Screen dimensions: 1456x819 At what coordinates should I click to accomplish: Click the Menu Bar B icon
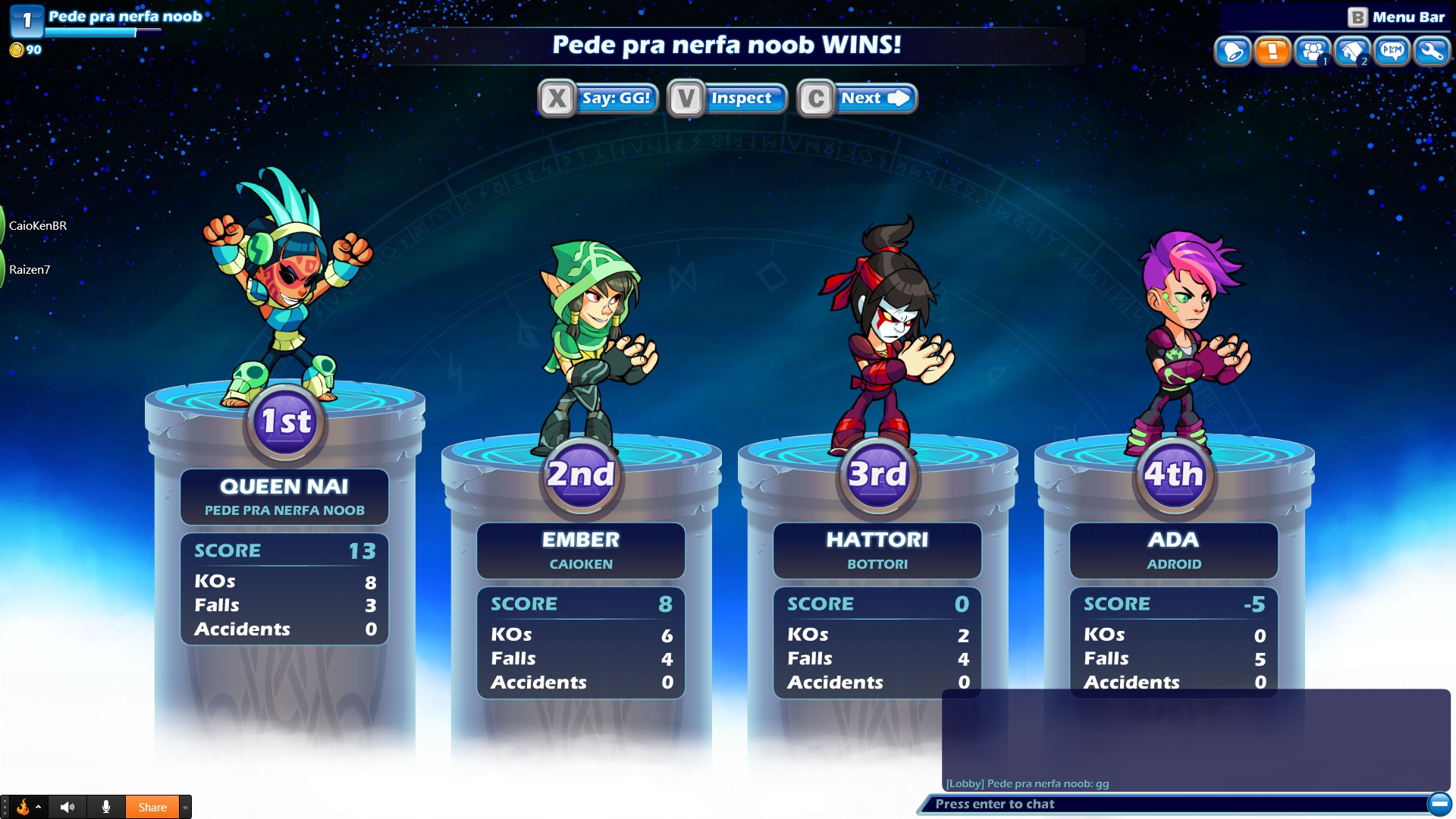[x=1358, y=15]
